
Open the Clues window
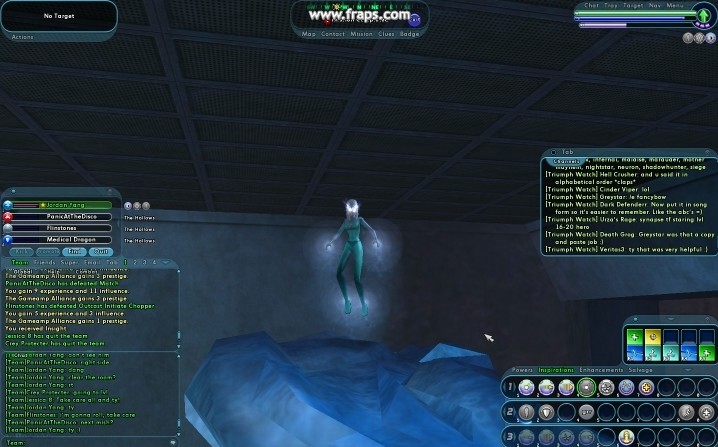click(x=387, y=34)
